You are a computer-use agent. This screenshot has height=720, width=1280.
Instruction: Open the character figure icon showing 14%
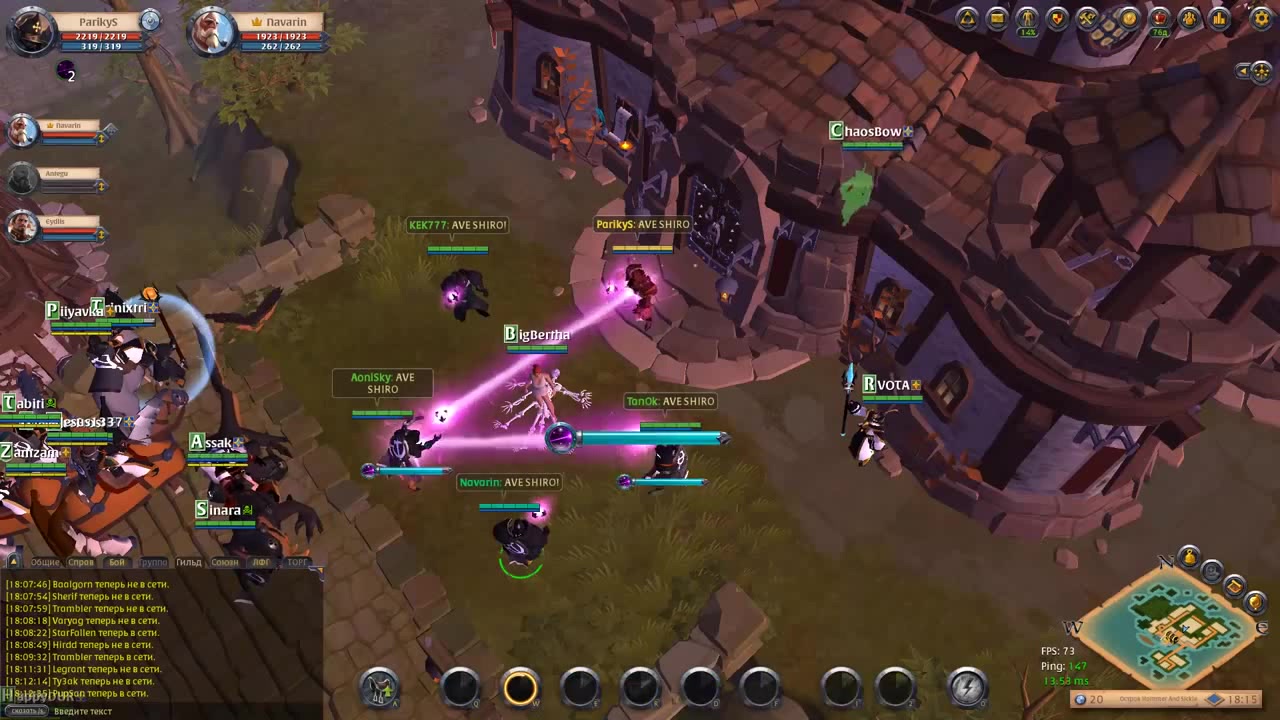point(1027,18)
